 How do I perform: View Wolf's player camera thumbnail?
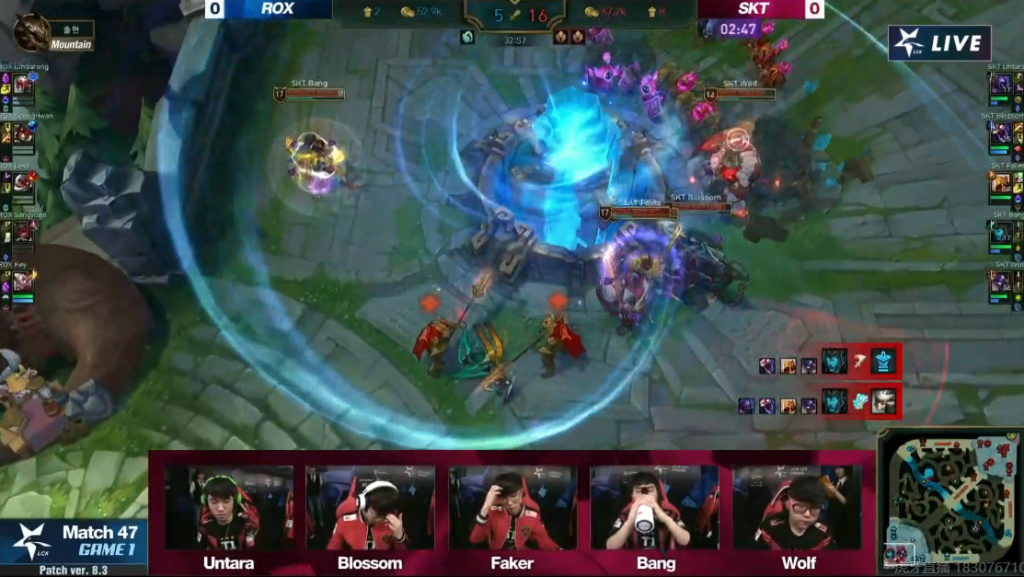point(797,508)
